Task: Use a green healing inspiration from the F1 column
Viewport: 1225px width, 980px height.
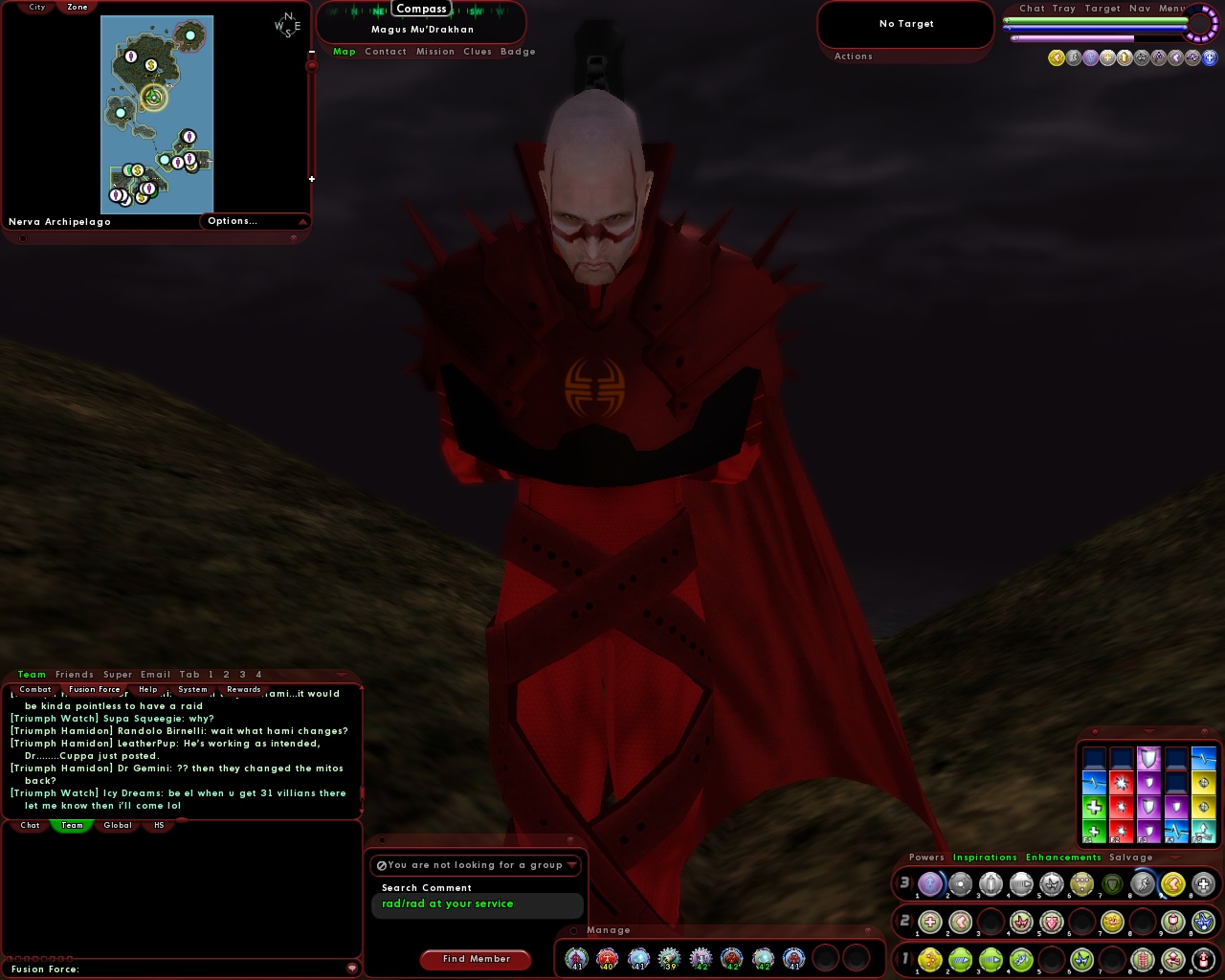Action: pos(1094,809)
